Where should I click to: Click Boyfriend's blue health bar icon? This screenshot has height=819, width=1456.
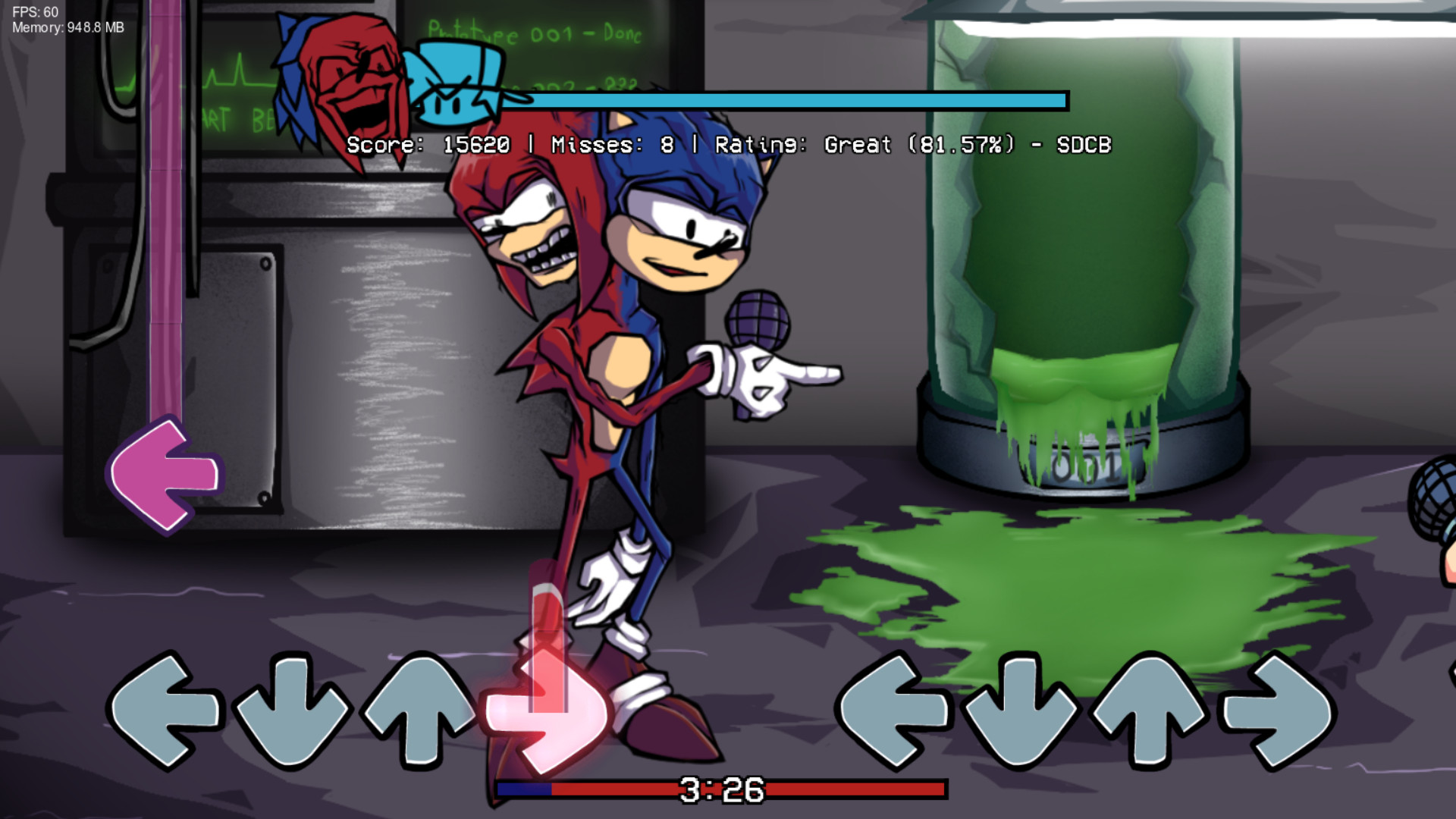pos(455,83)
